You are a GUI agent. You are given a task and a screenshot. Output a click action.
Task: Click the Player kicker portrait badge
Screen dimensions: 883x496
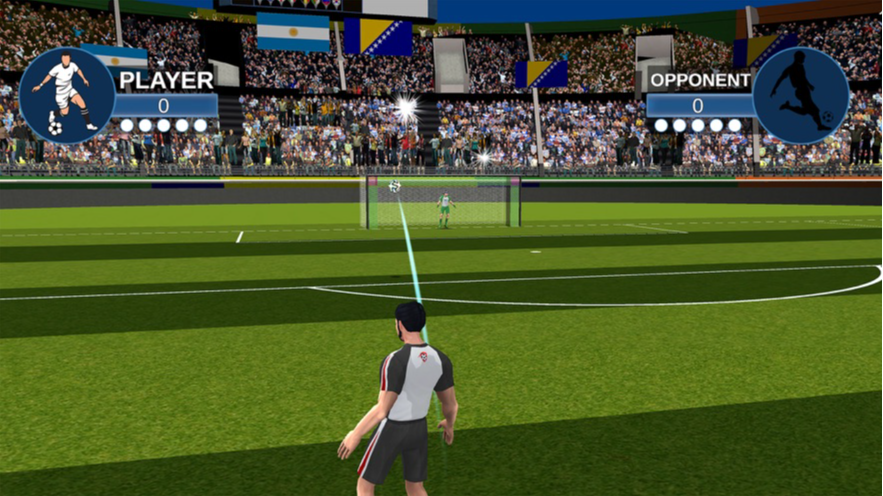click(66, 95)
